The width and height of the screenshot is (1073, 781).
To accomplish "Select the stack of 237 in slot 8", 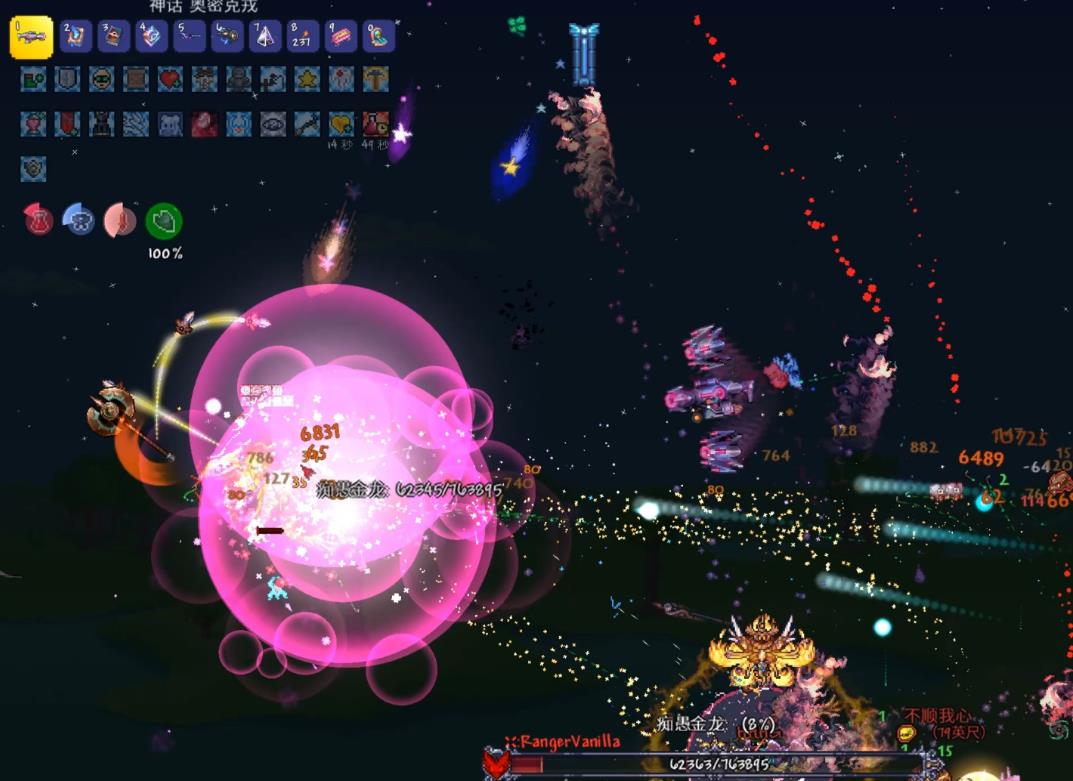I will click(x=303, y=37).
